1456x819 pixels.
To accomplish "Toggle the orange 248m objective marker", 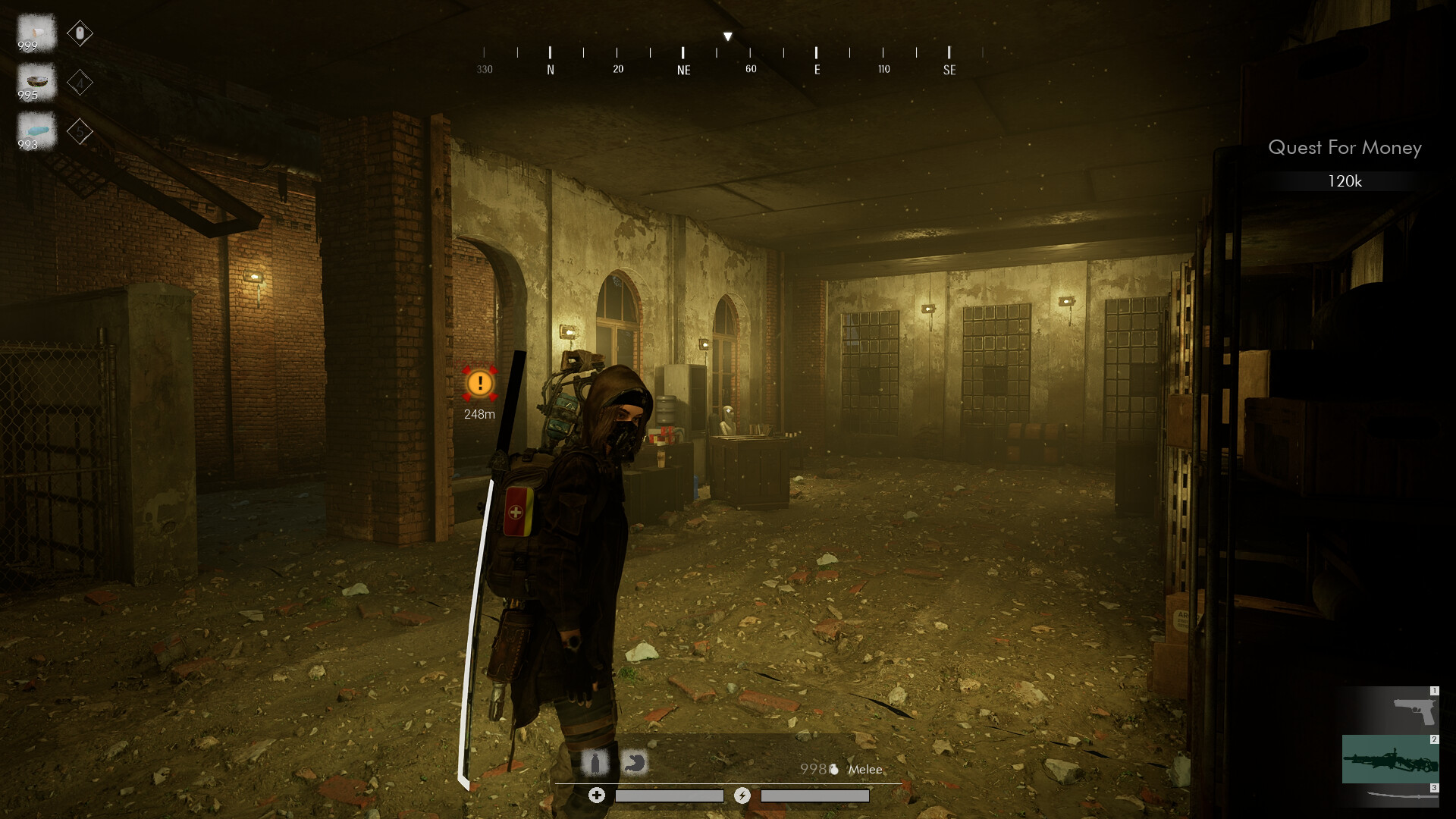I will [480, 385].
